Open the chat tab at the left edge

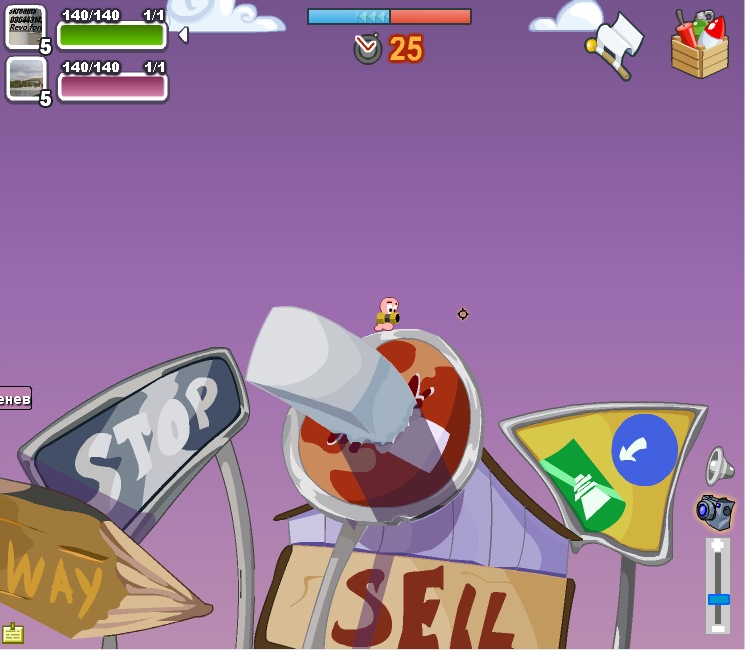15,399
